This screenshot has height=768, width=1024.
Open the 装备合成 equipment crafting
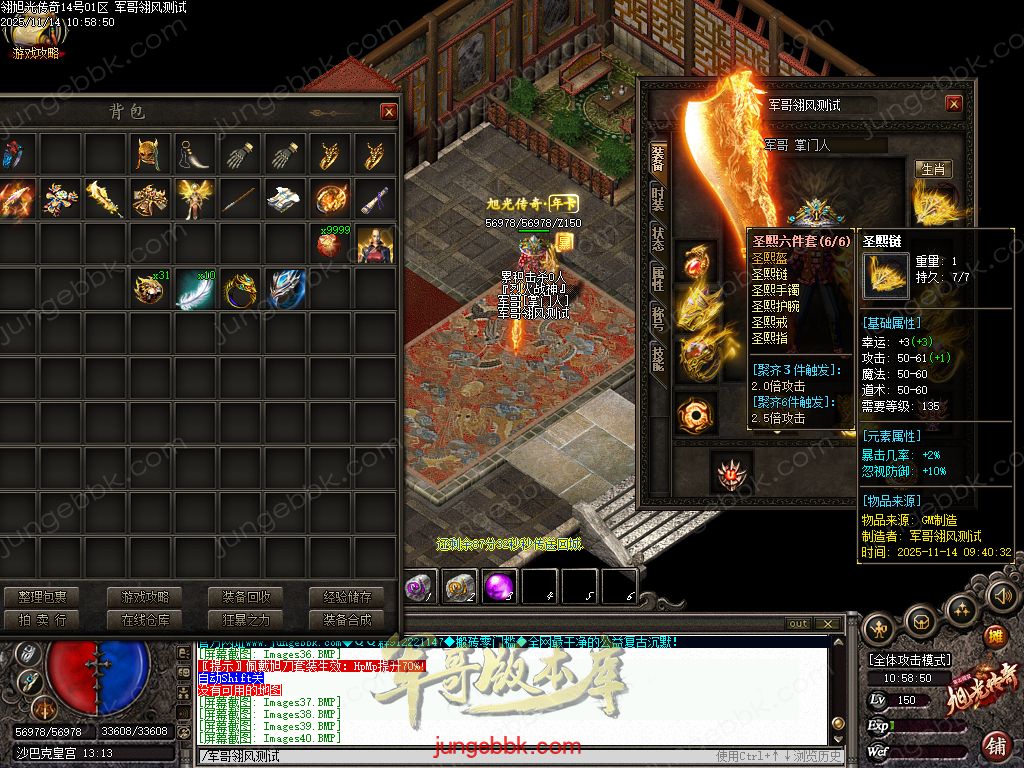click(x=347, y=620)
